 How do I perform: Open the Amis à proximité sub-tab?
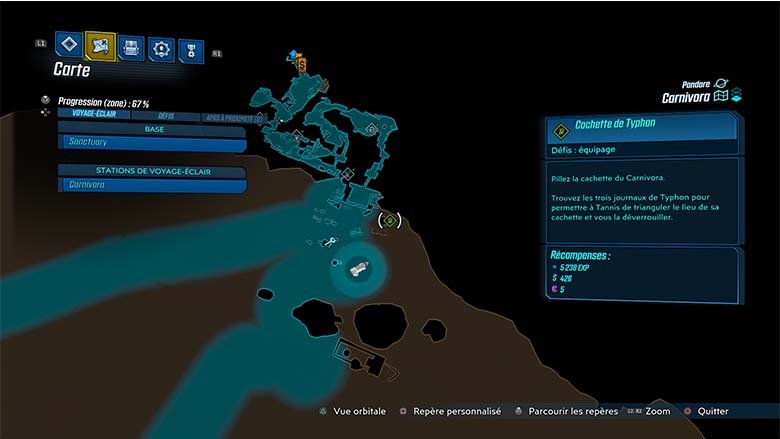point(230,118)
